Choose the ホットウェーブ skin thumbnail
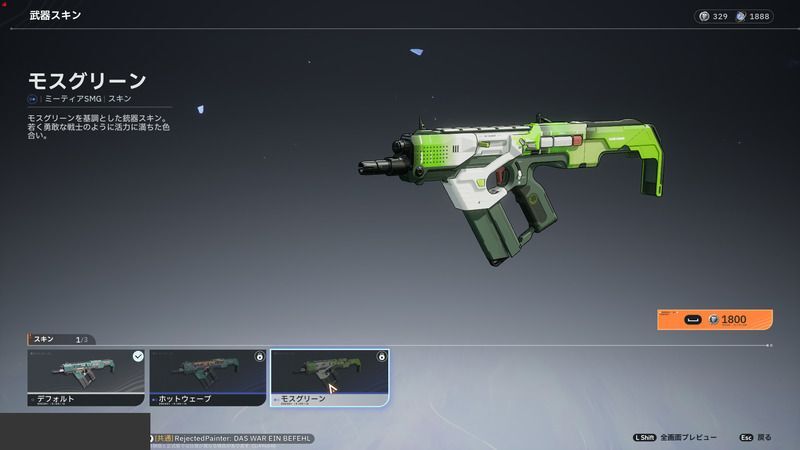 point(207,376)
